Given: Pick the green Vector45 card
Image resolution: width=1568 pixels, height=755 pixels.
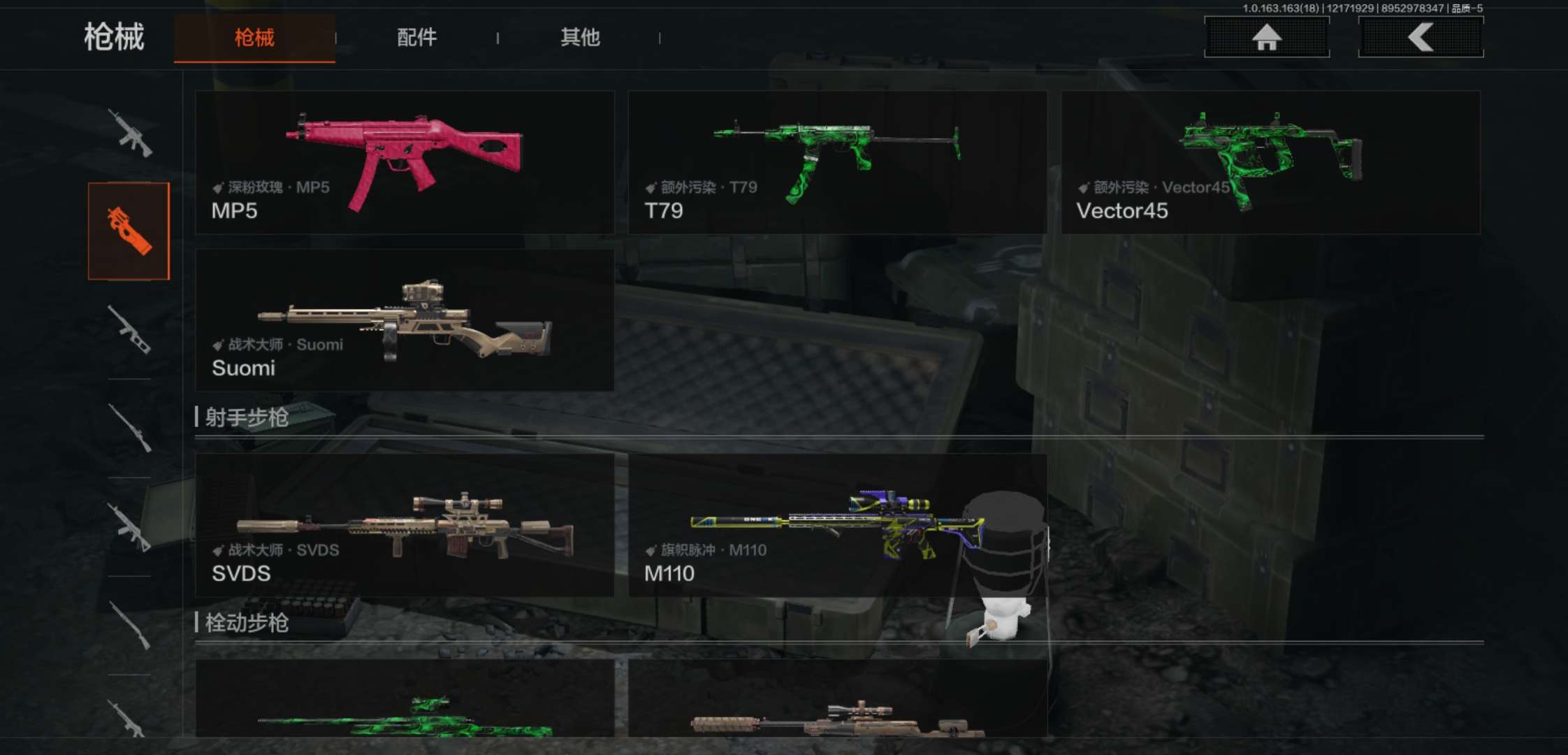Looking at the screenshot, I should coord(1270,162).
